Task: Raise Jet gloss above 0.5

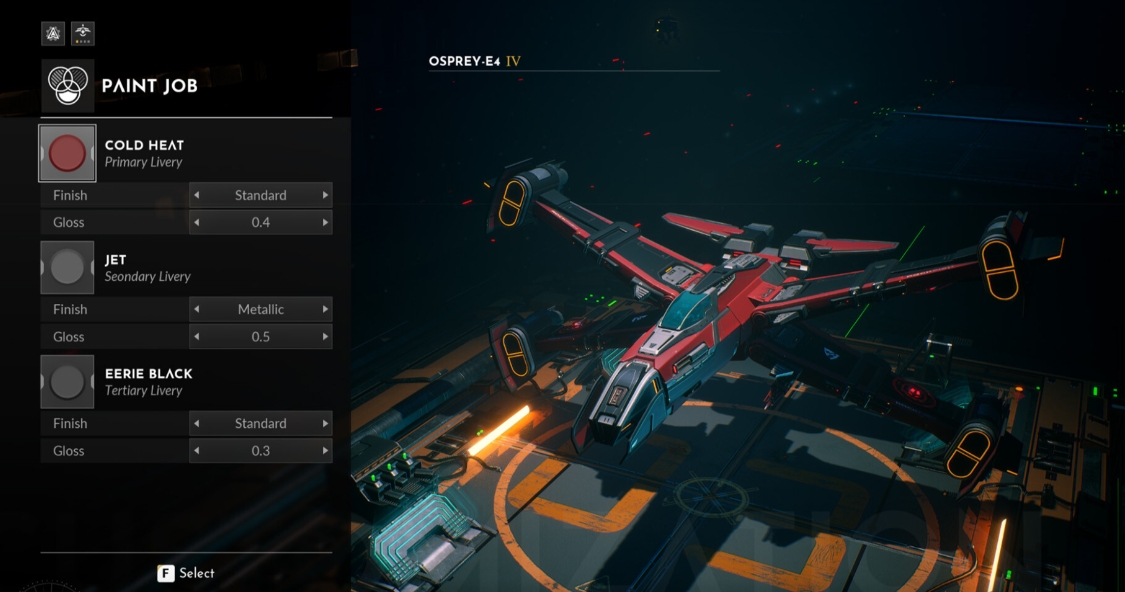Action: pos(325,337)
